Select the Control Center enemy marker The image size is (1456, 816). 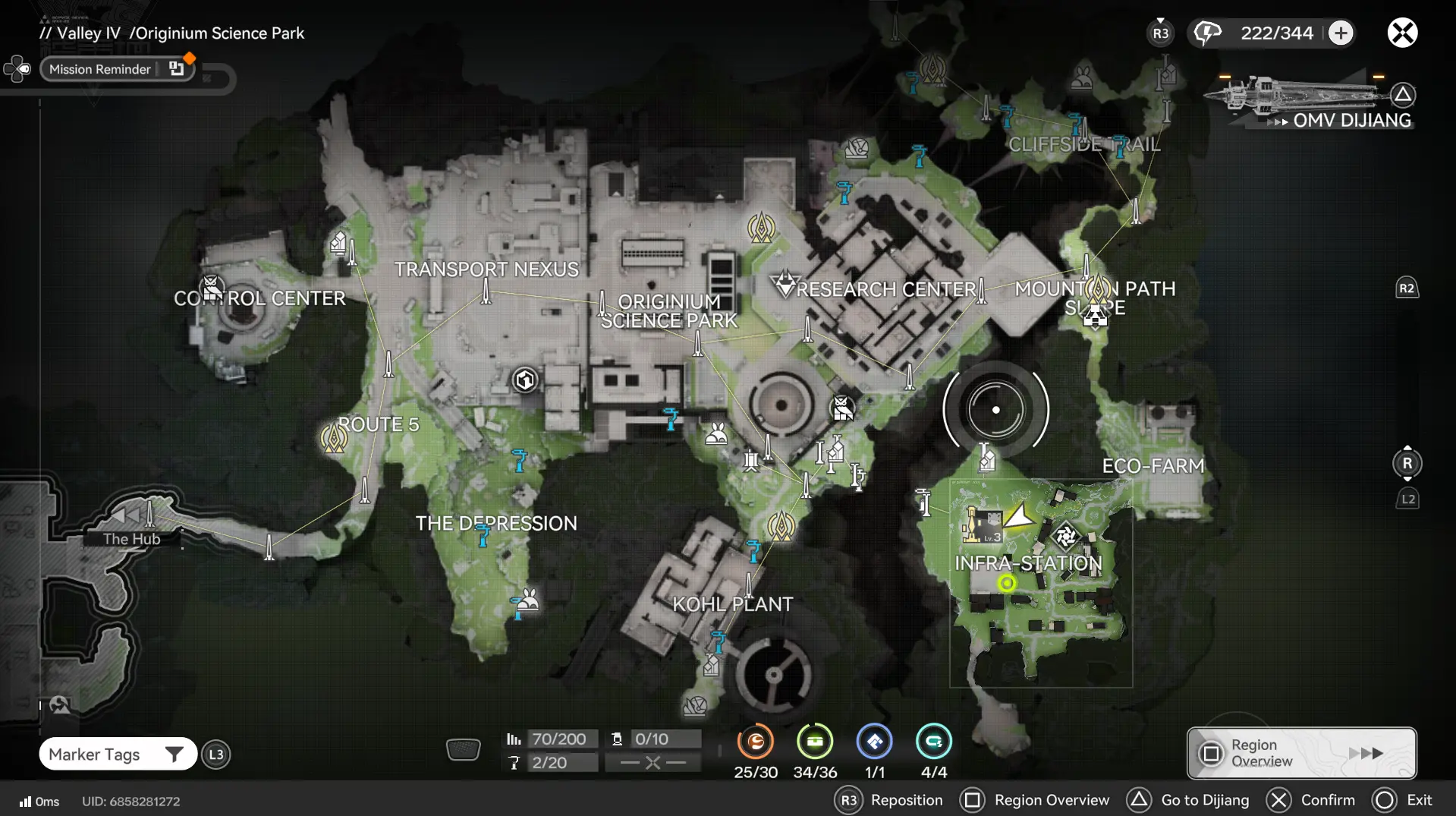pyautogui.click(x=212, y=288)
